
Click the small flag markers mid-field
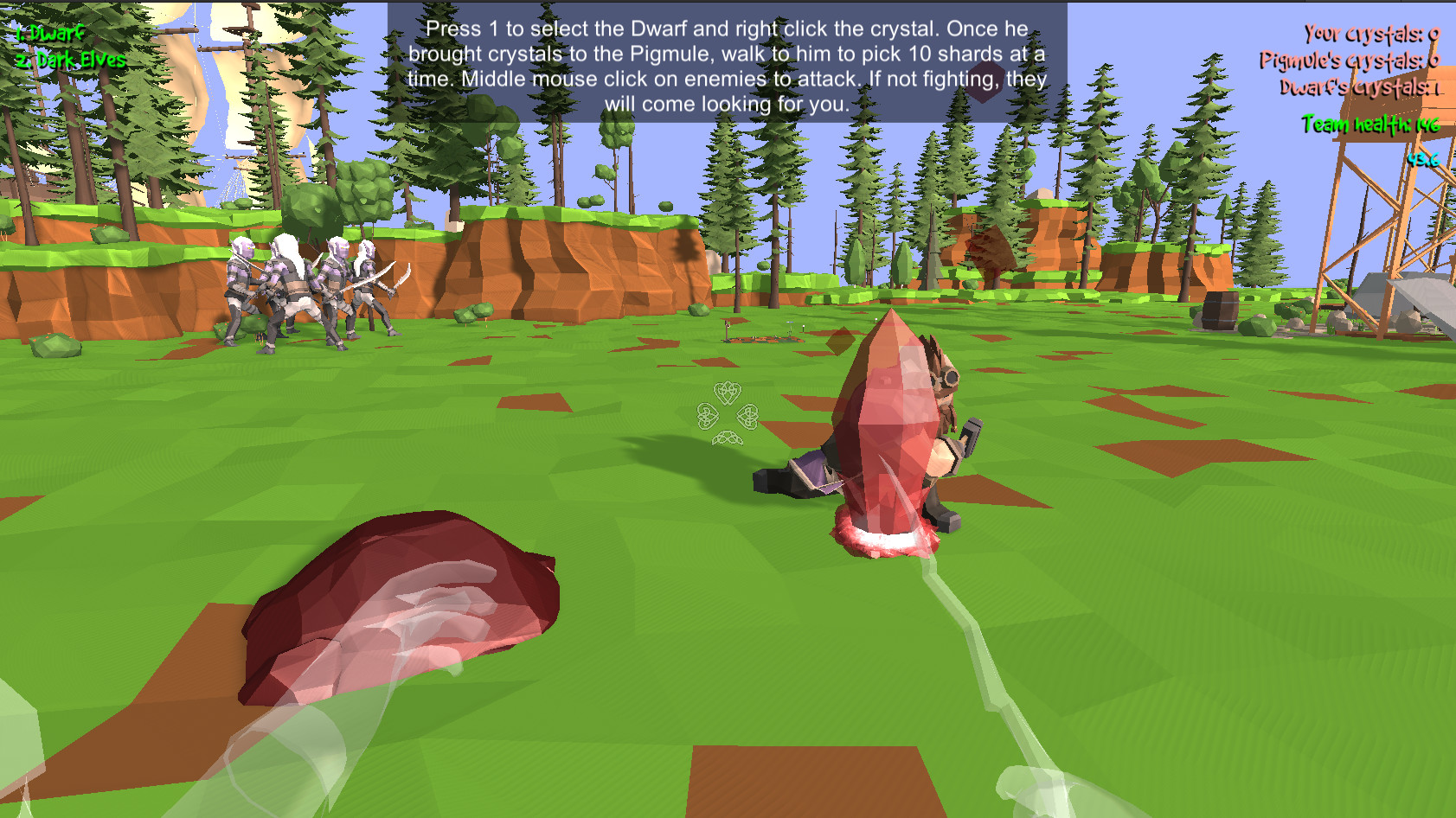790,324
